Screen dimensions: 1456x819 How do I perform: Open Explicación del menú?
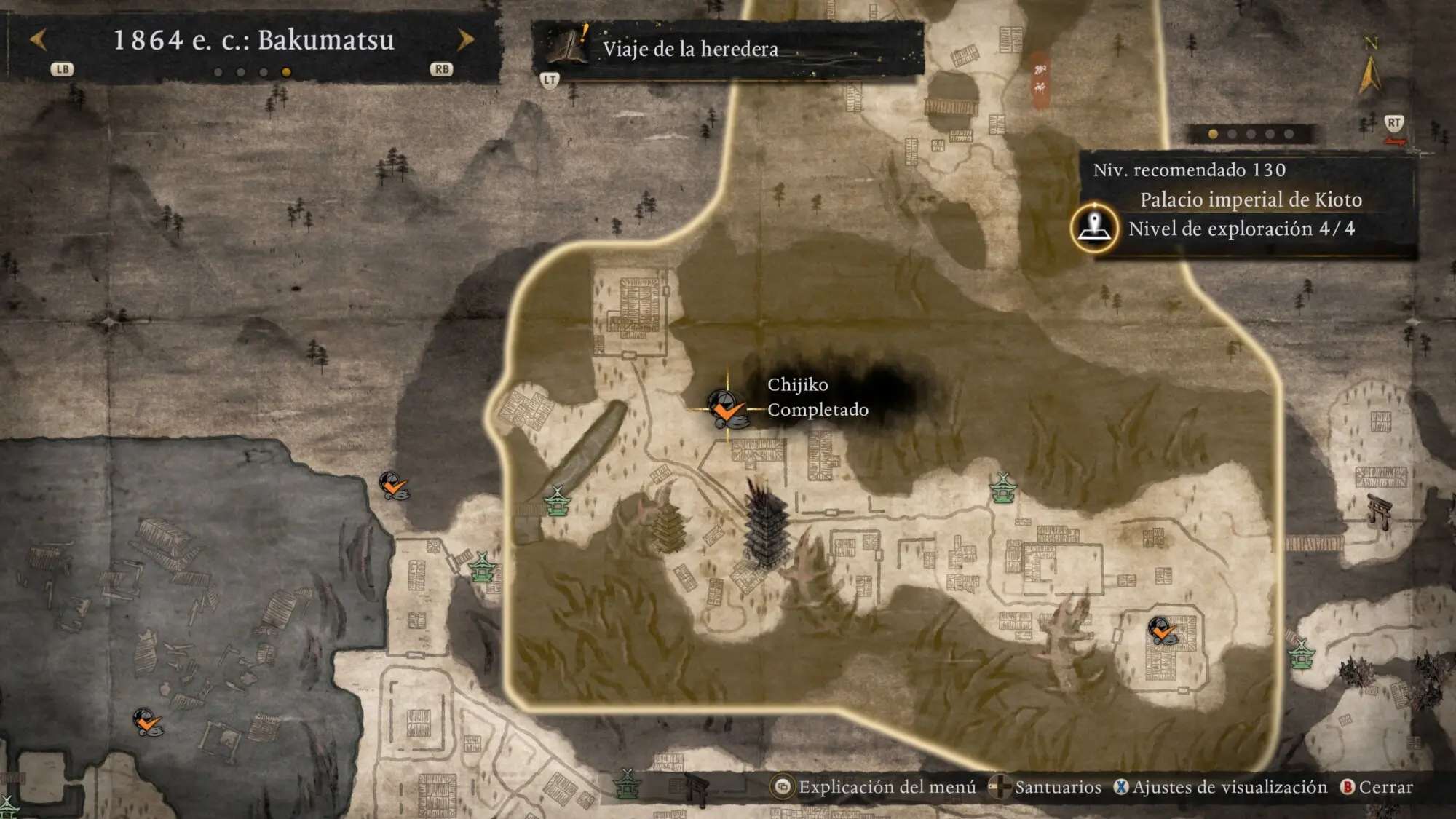click(874, 787)
